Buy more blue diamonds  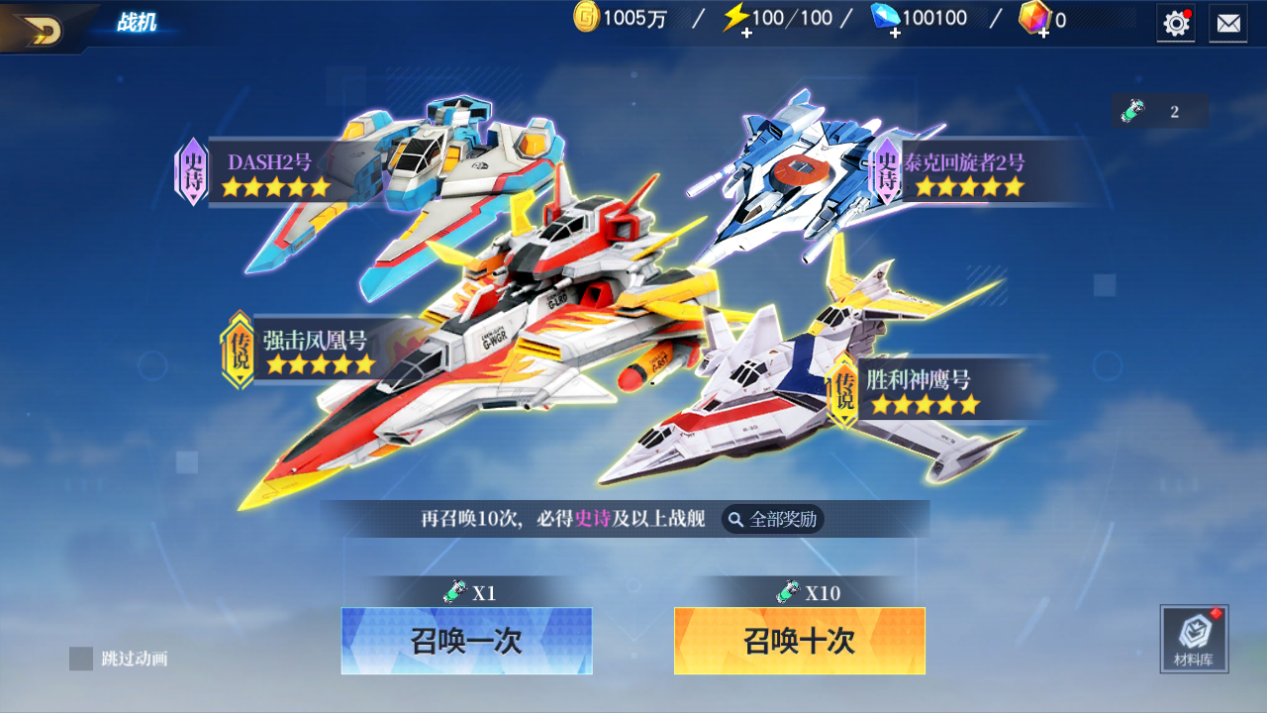893,34
